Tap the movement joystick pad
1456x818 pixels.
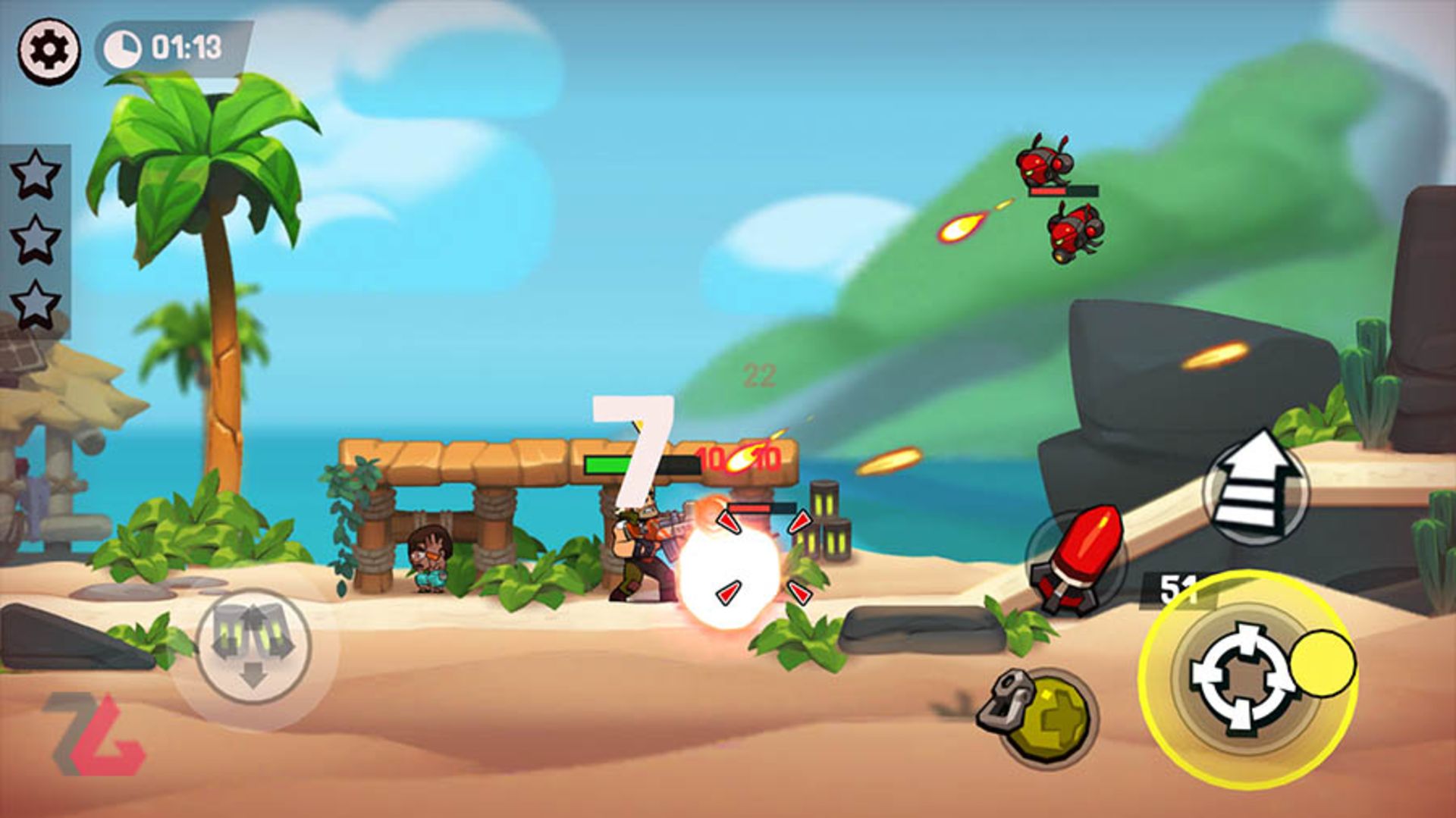tap(253, 647)
